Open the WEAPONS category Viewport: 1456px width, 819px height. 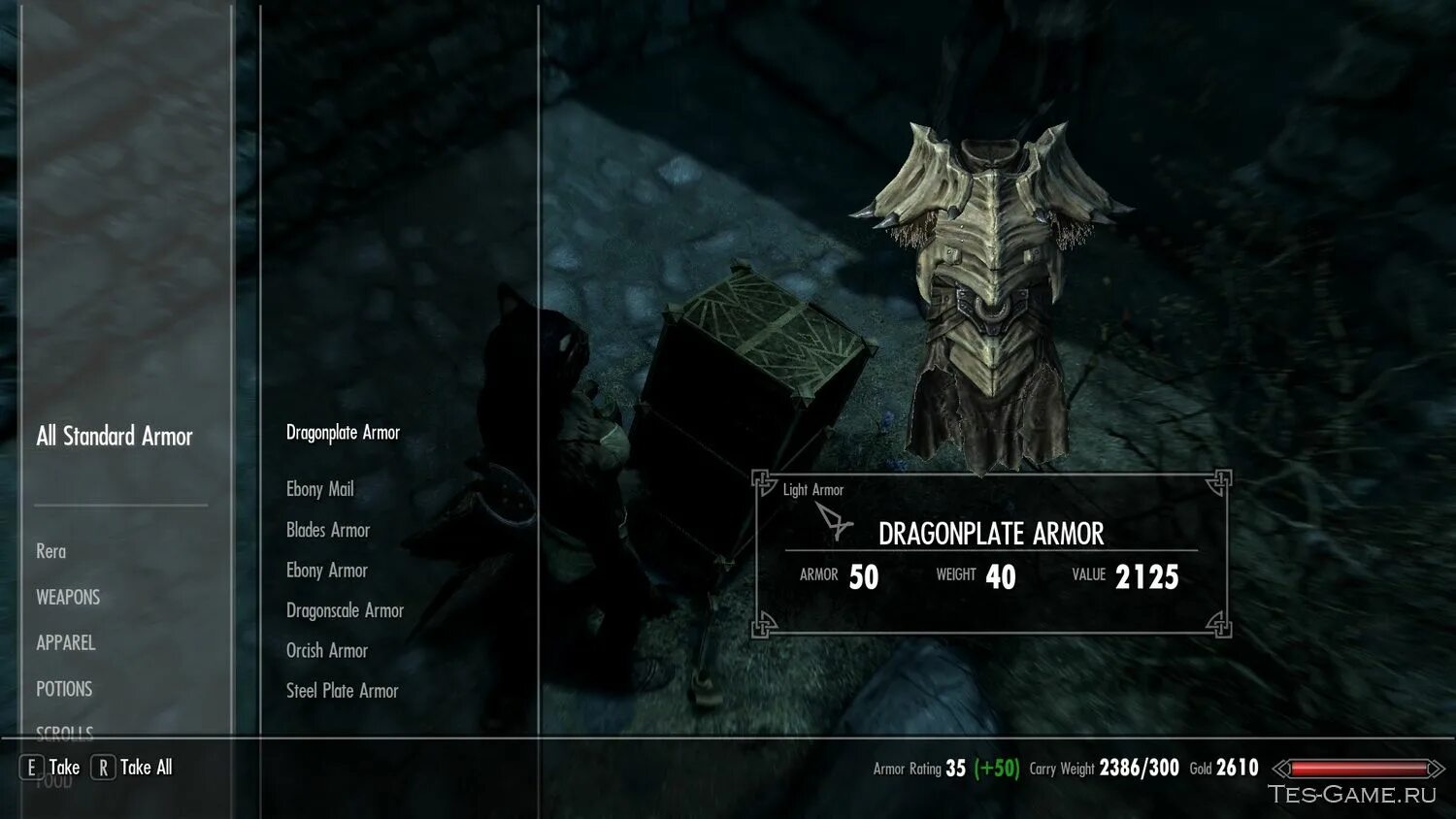(68, 597)
